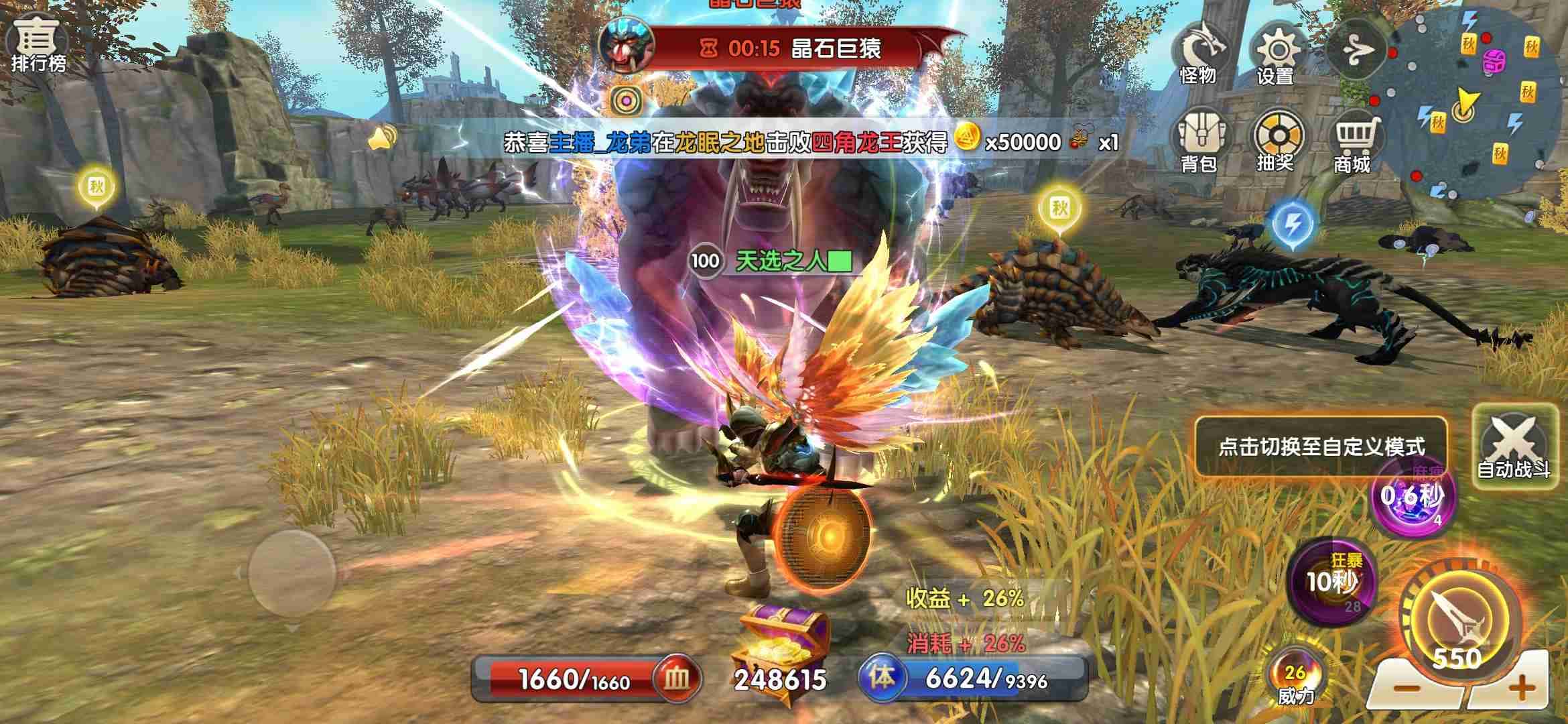This screenshot has height=724, width=1568.
Task: Increase bet with the plus button
Action: click(x=1522, y=687)
